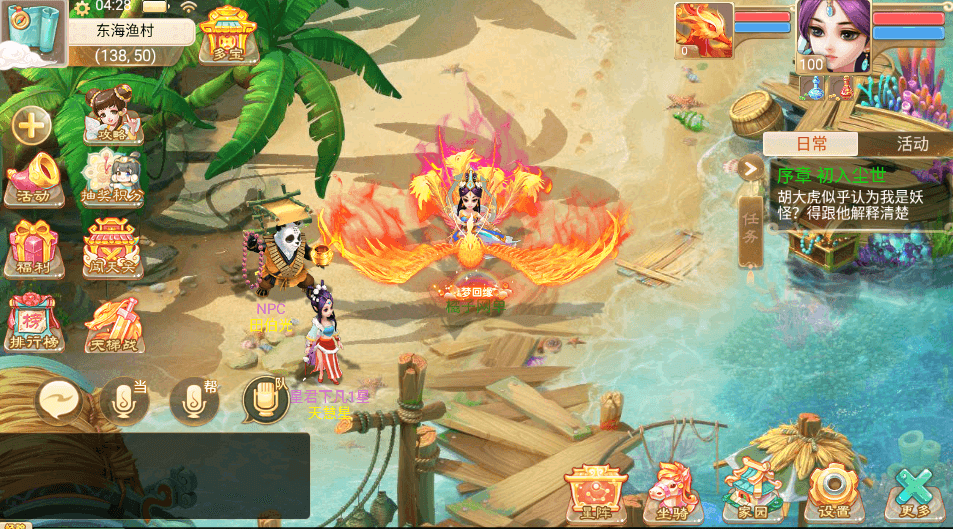This screenshot has height=529, width=953.
Task: Open the 福利 gift box rewards
Action: (x=34, y=248)
